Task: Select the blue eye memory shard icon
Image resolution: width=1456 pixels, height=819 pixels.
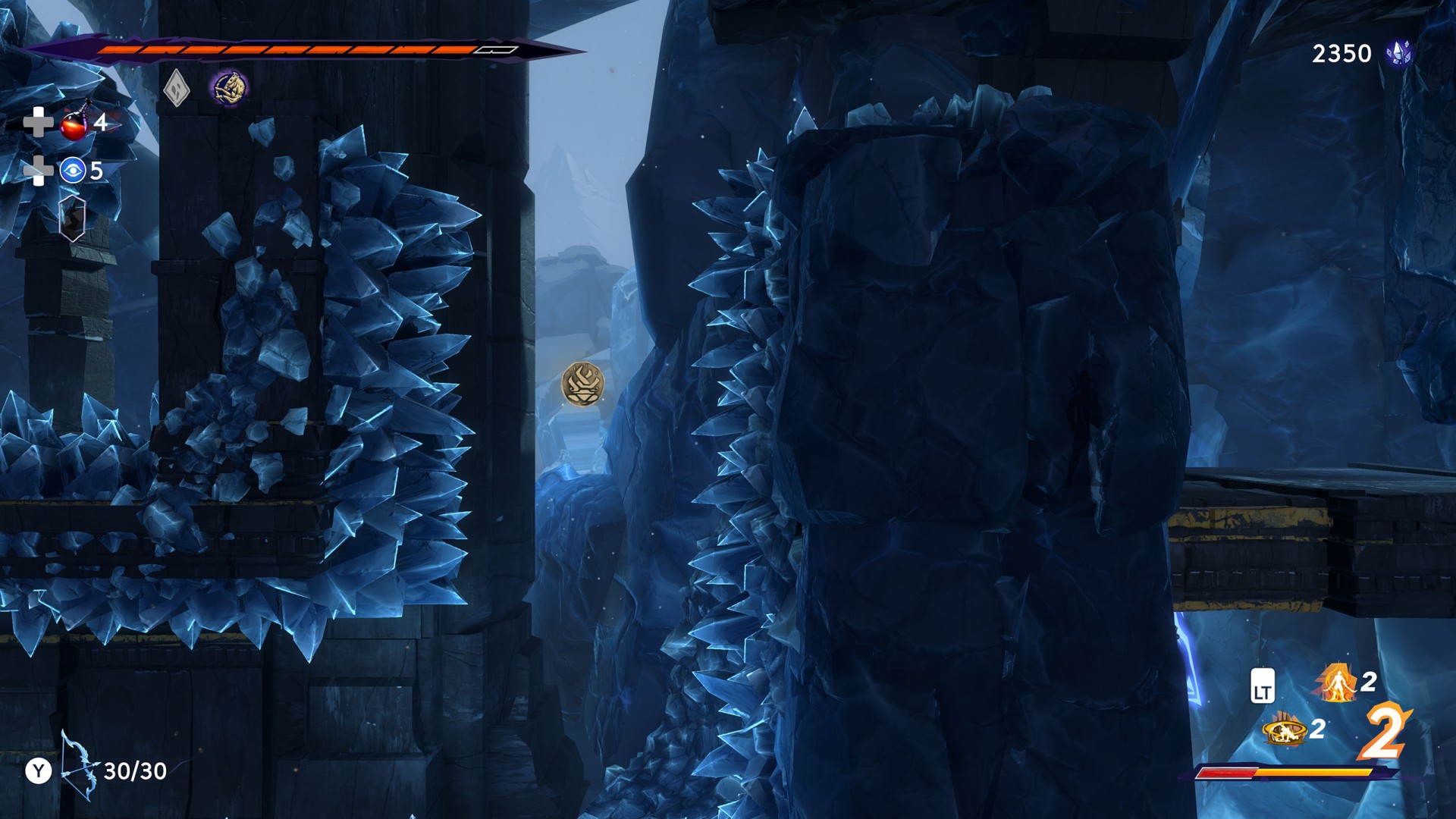Action: 73,171
